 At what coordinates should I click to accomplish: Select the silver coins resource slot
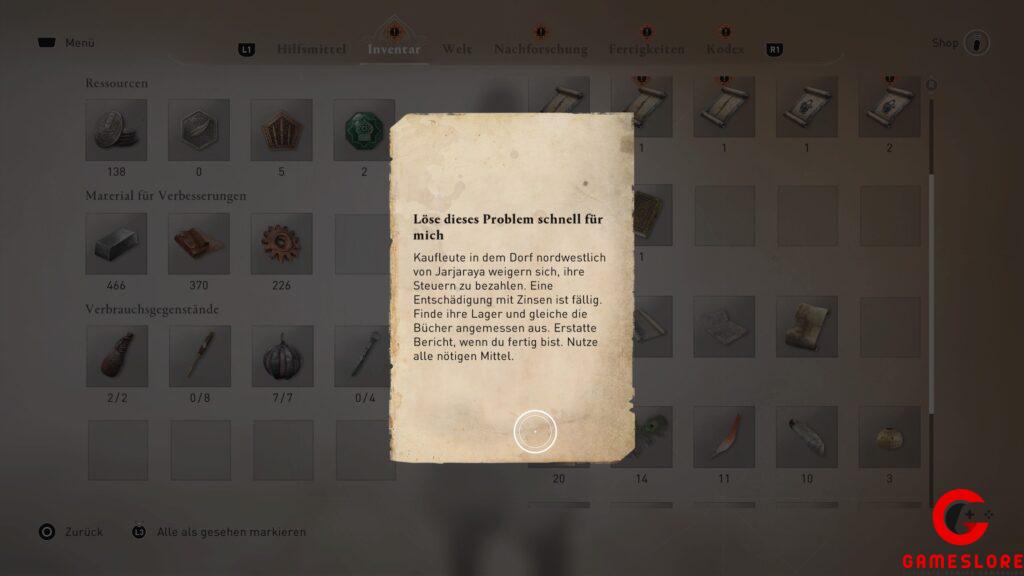coord(117,130)
